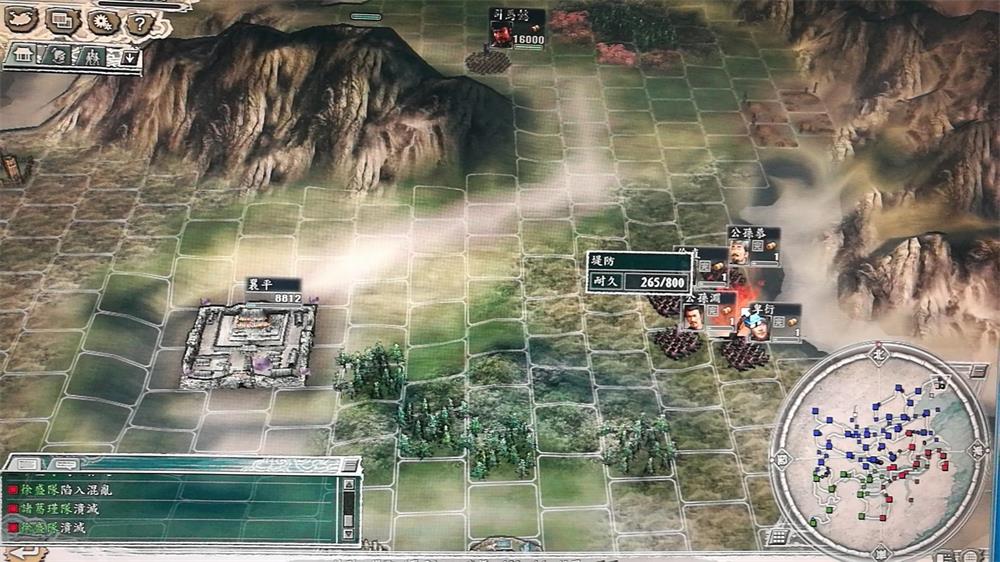
Task: Select the city building tab
Action: pyautogui.click(x=21, y=55)
